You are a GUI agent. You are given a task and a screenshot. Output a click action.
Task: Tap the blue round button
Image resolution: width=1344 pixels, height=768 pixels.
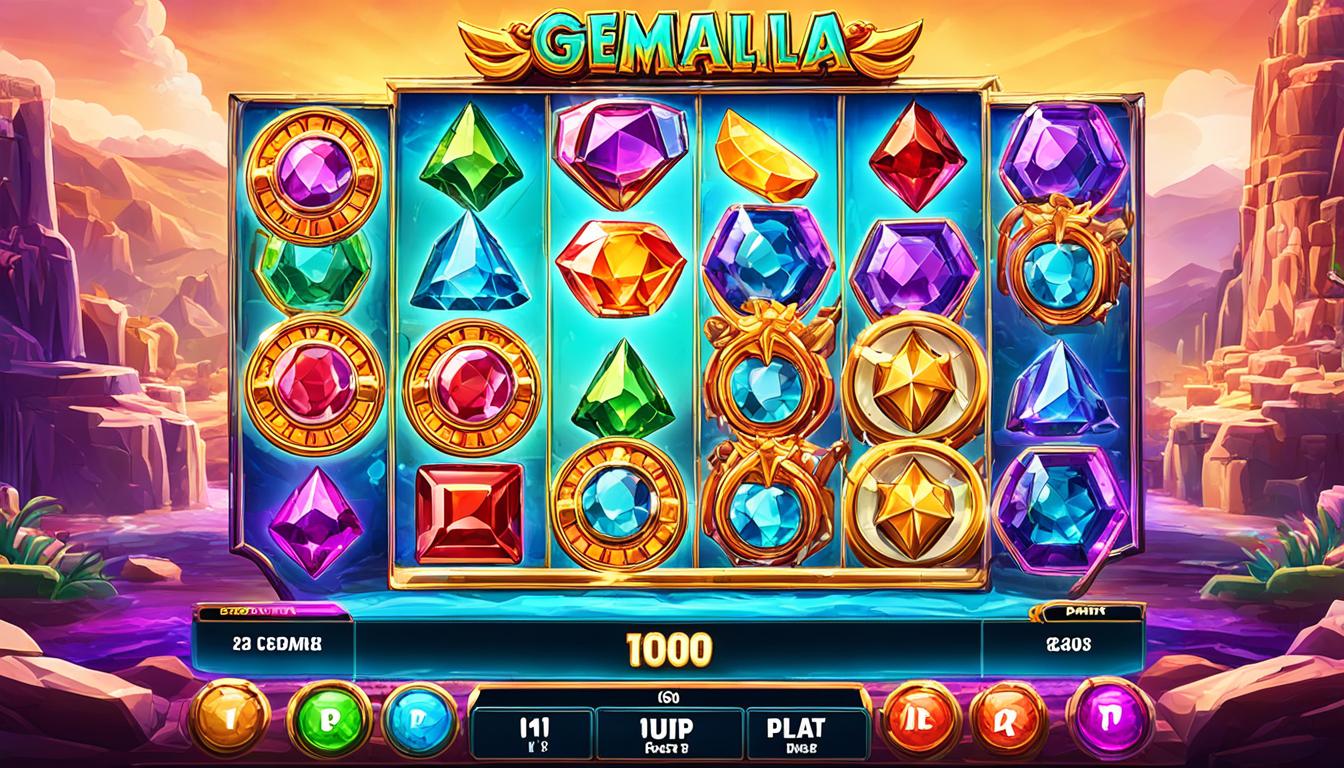pyautogui.click(x=420, y=717)
